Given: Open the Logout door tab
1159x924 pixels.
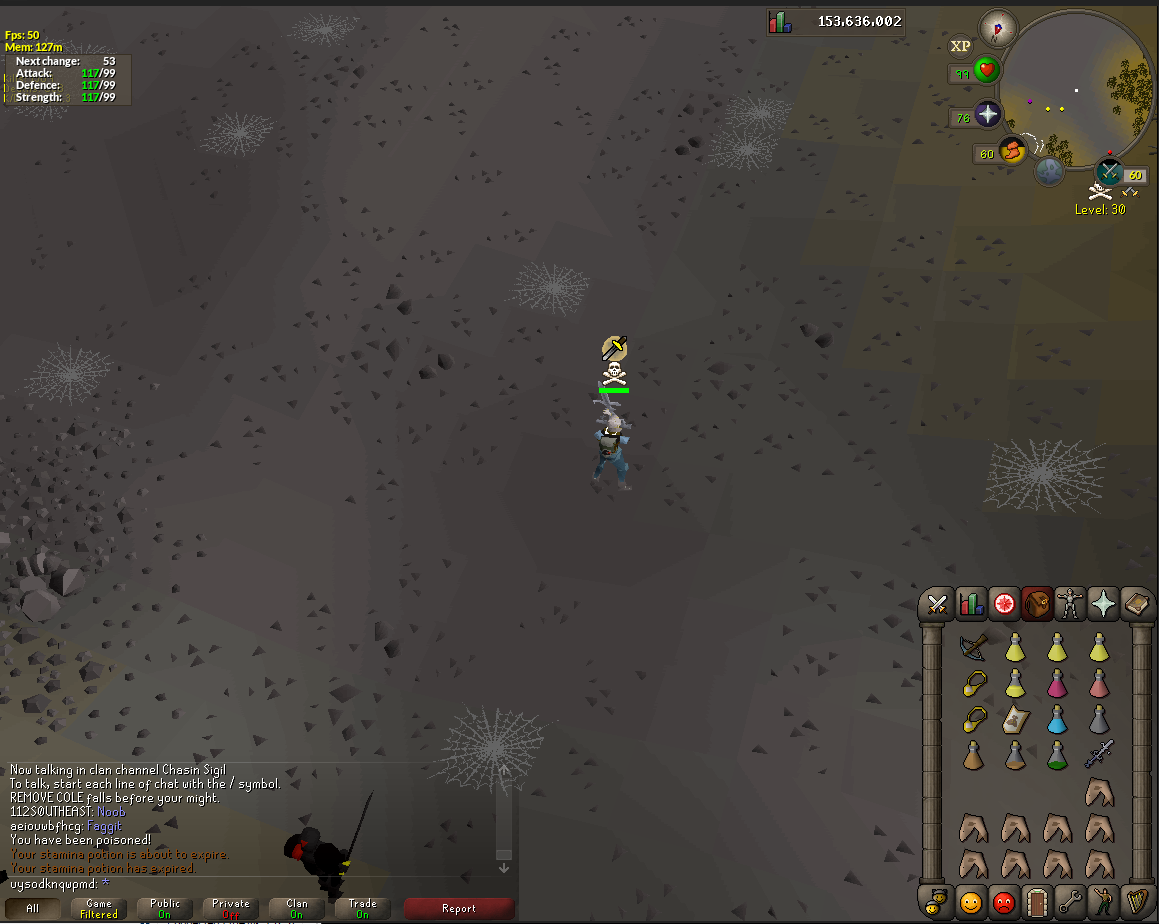Looking at the screenshot, I should pos(1037,901).
